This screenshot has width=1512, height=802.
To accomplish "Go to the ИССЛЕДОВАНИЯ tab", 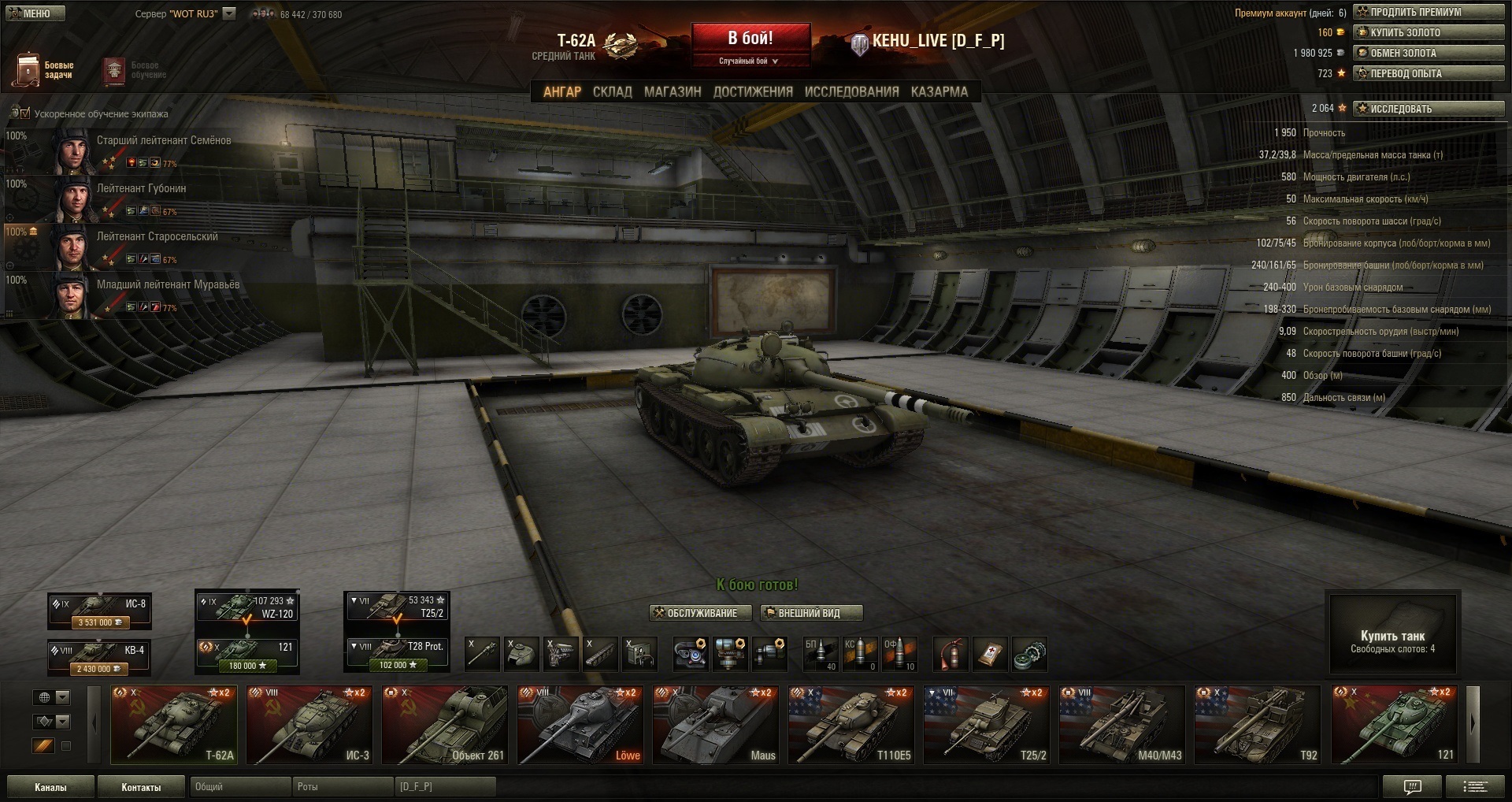I will (851, 91).
